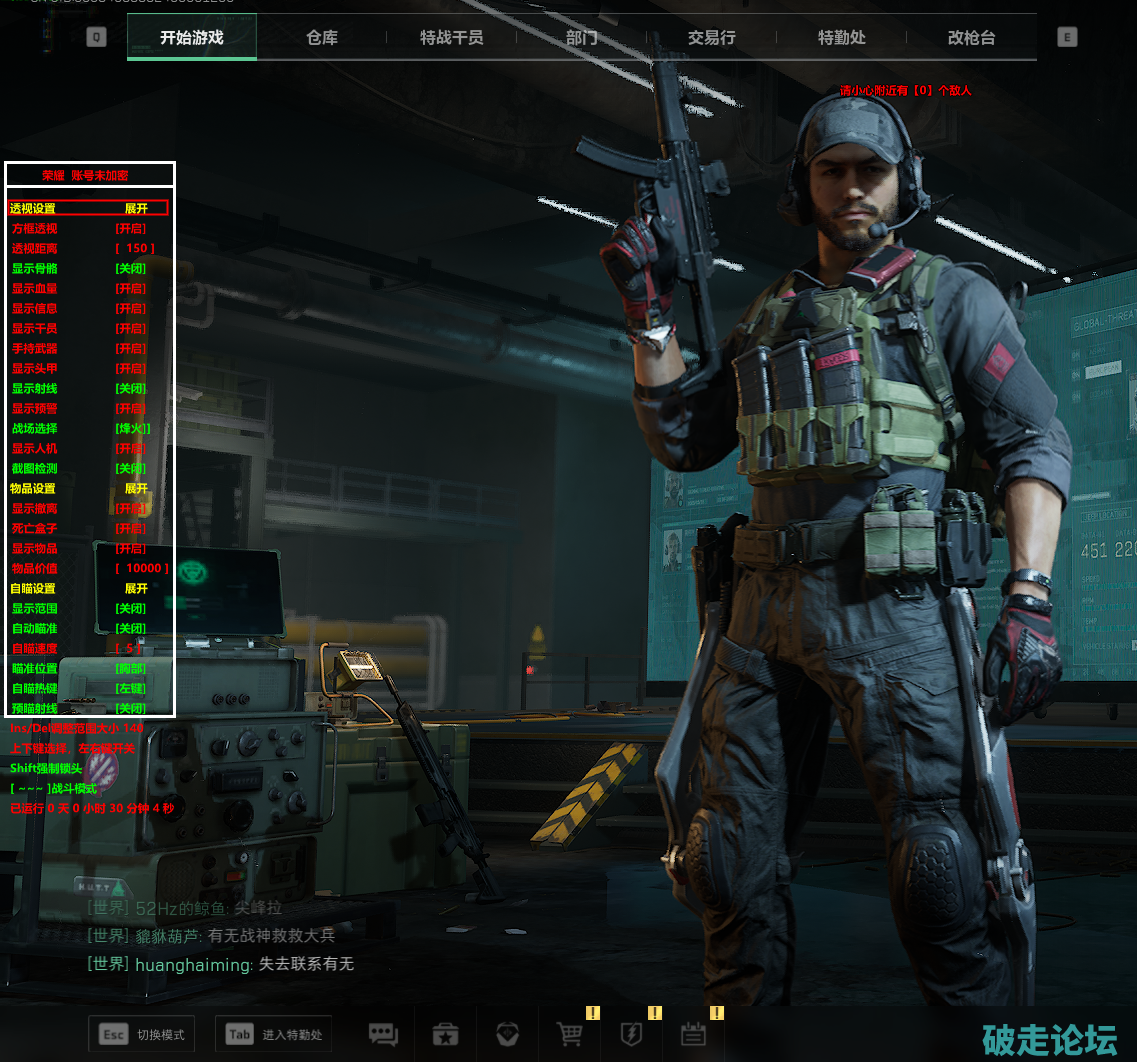The height and width of the screenshot is (1062, 1137).
Task: Open the 部门 department tab
Action: (x=581, y=38)
